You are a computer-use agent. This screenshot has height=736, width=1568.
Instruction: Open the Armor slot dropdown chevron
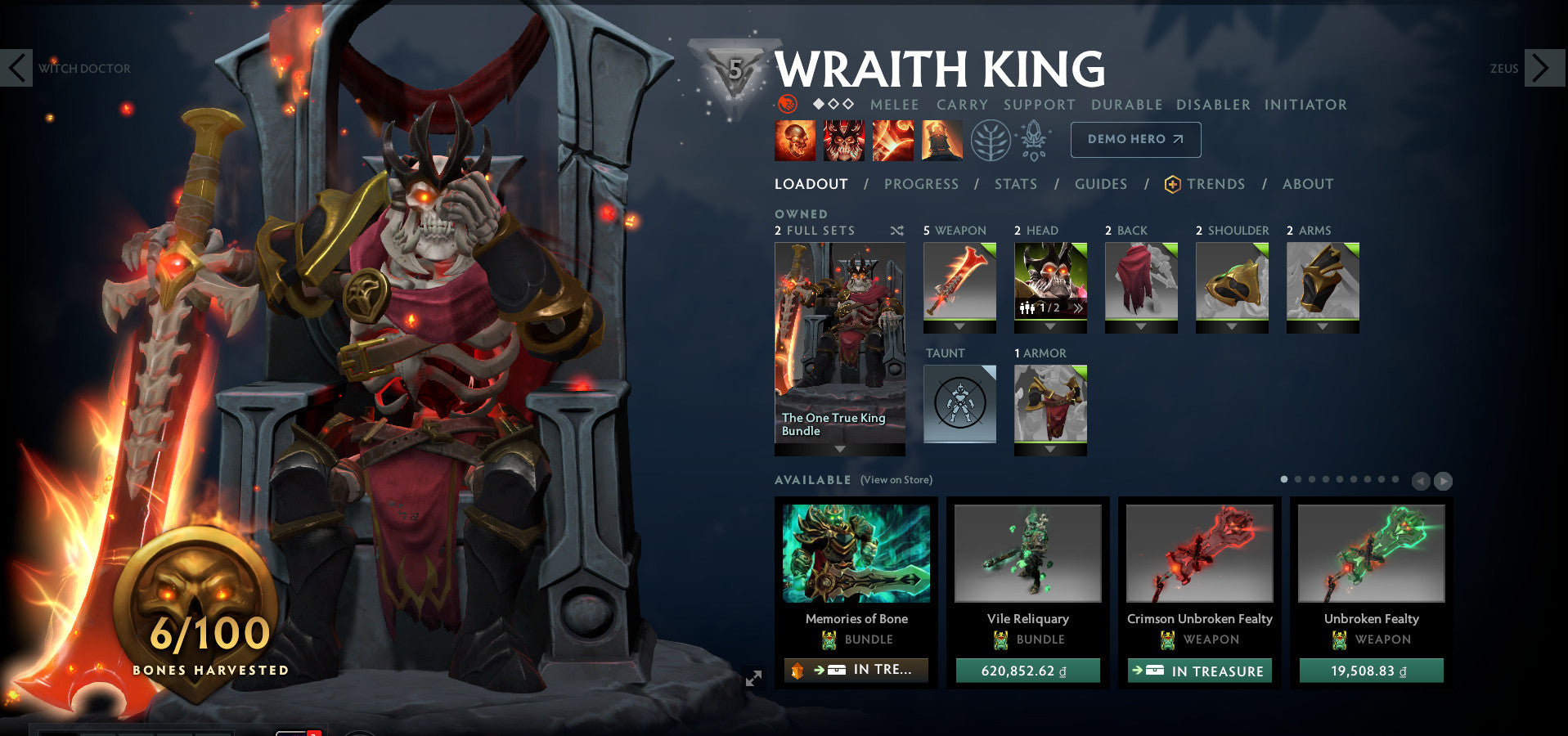pos(1049,448)
